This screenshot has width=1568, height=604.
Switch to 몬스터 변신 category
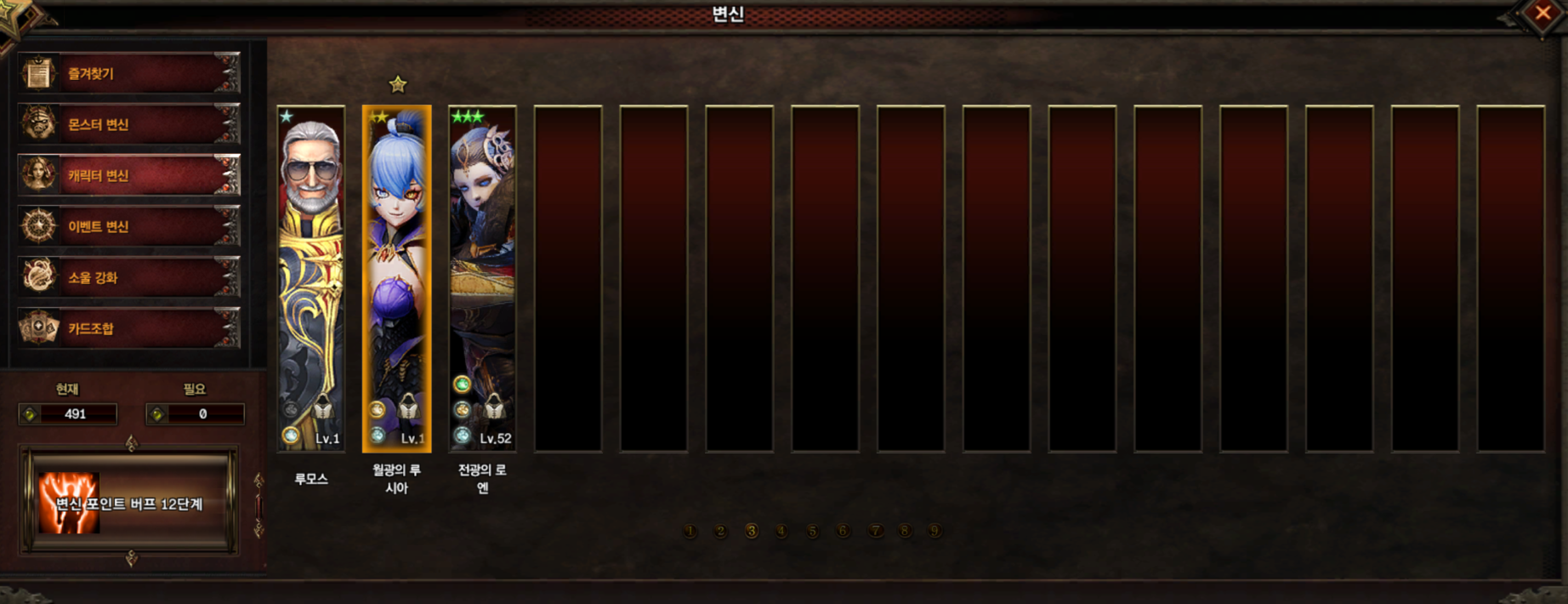[129, 124]
